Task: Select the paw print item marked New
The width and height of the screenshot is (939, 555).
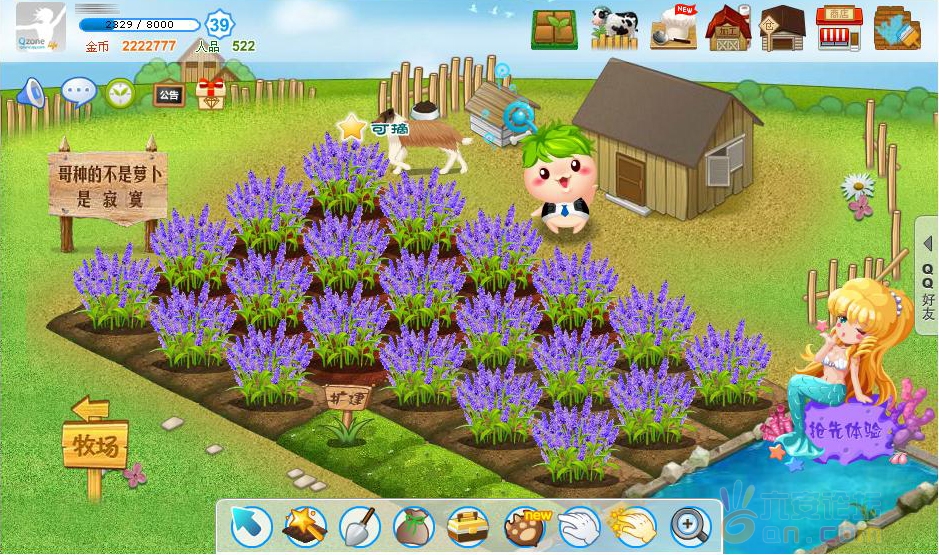Action: (523, 525)
